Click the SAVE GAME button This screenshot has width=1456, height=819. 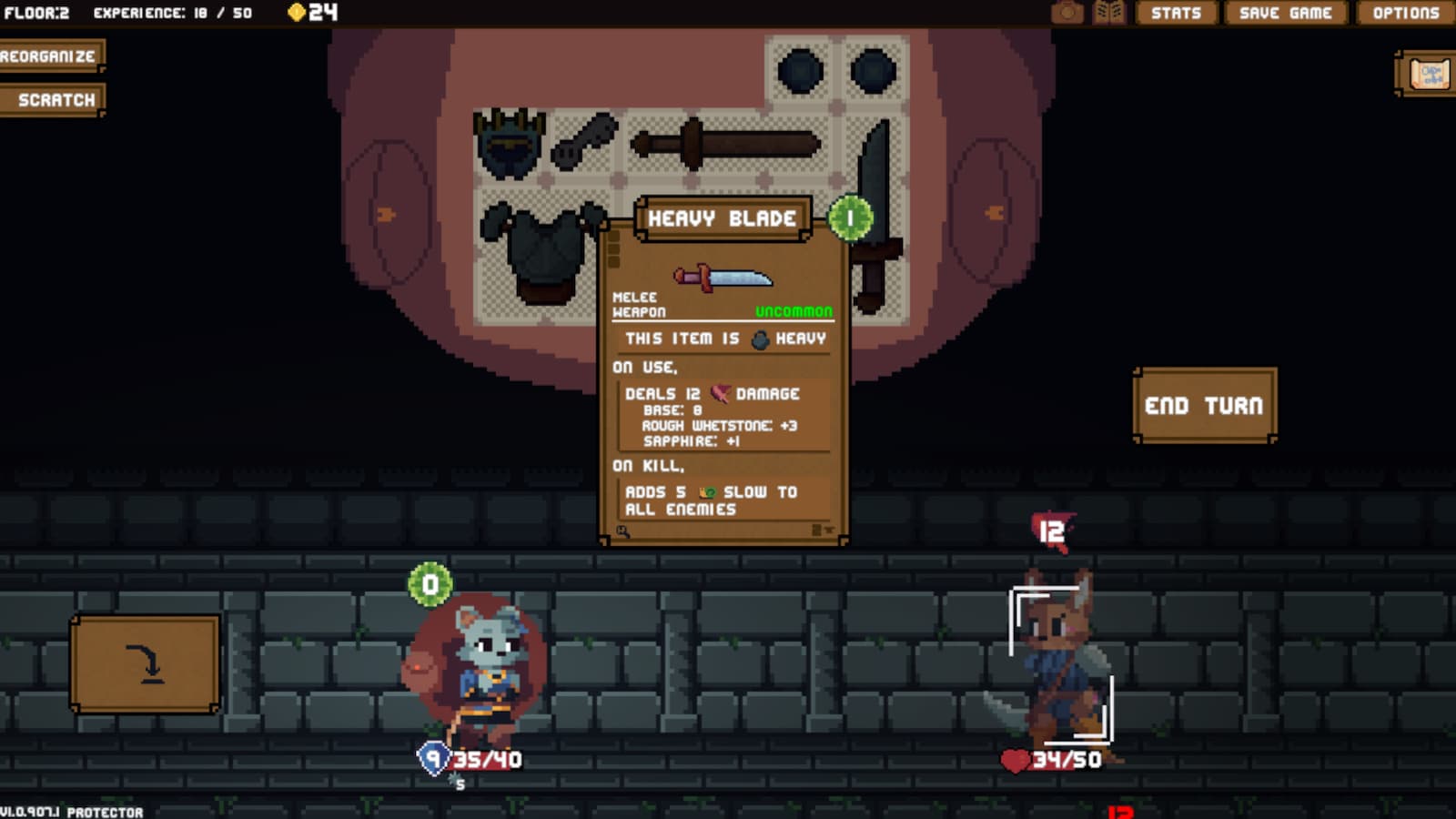click(1284, 13)
